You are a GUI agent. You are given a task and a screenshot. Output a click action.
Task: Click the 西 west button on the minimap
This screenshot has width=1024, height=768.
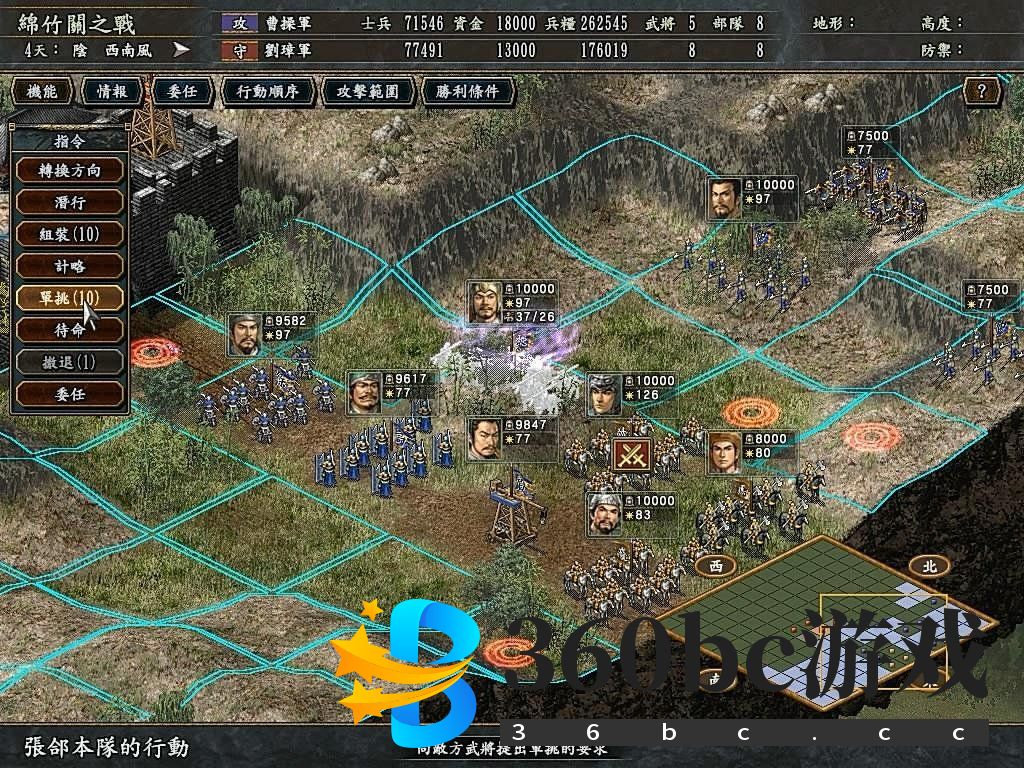click(715, 565)
